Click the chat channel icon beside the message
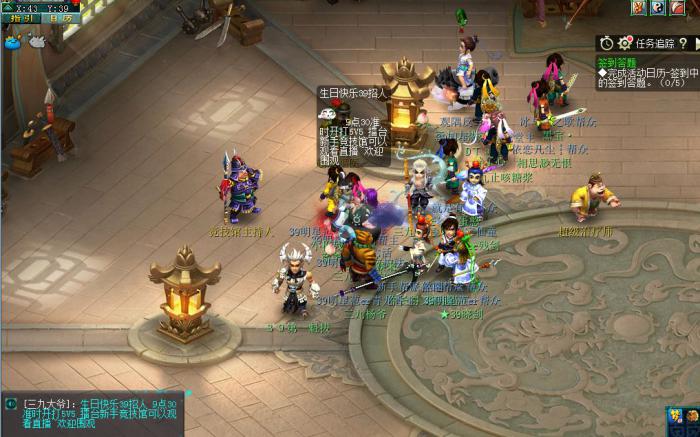 11,404
